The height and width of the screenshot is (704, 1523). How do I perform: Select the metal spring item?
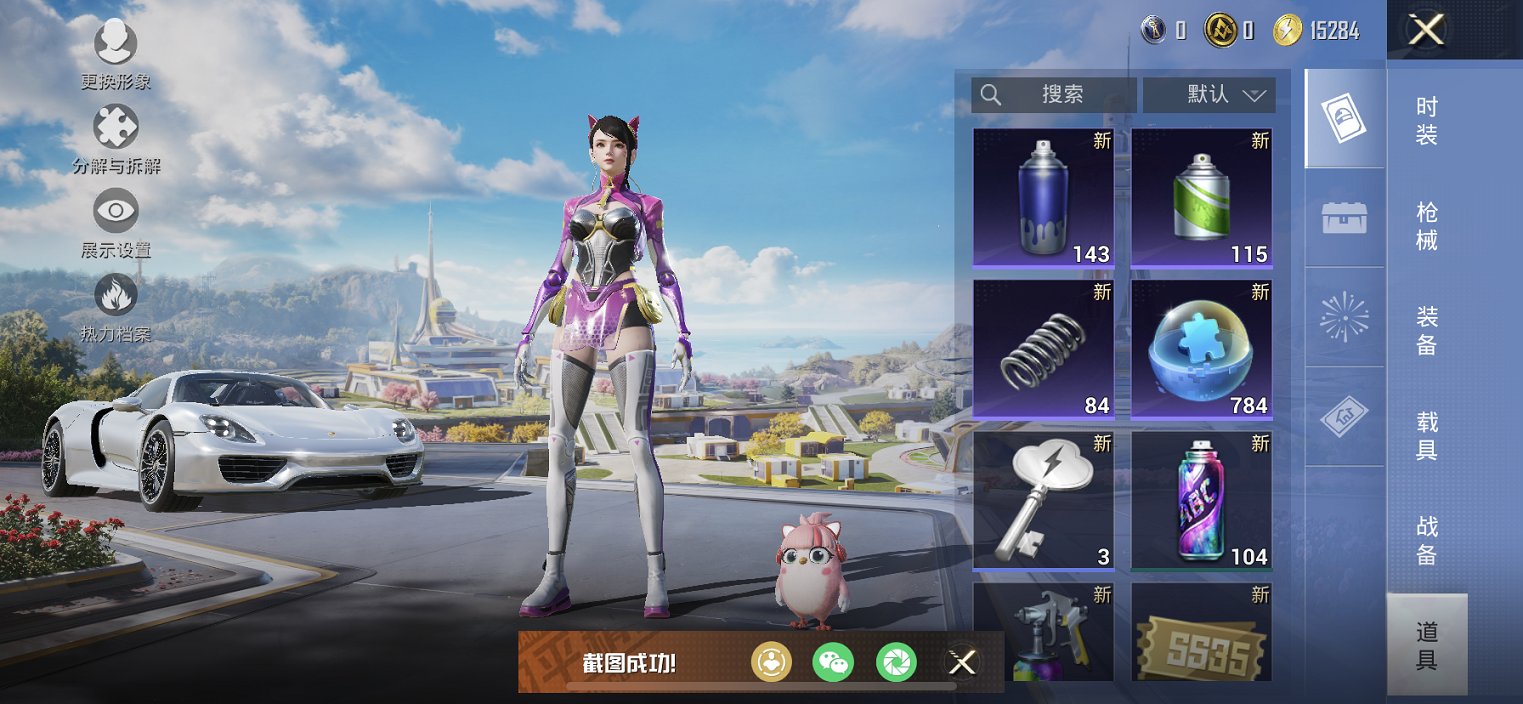(1043, 349)
